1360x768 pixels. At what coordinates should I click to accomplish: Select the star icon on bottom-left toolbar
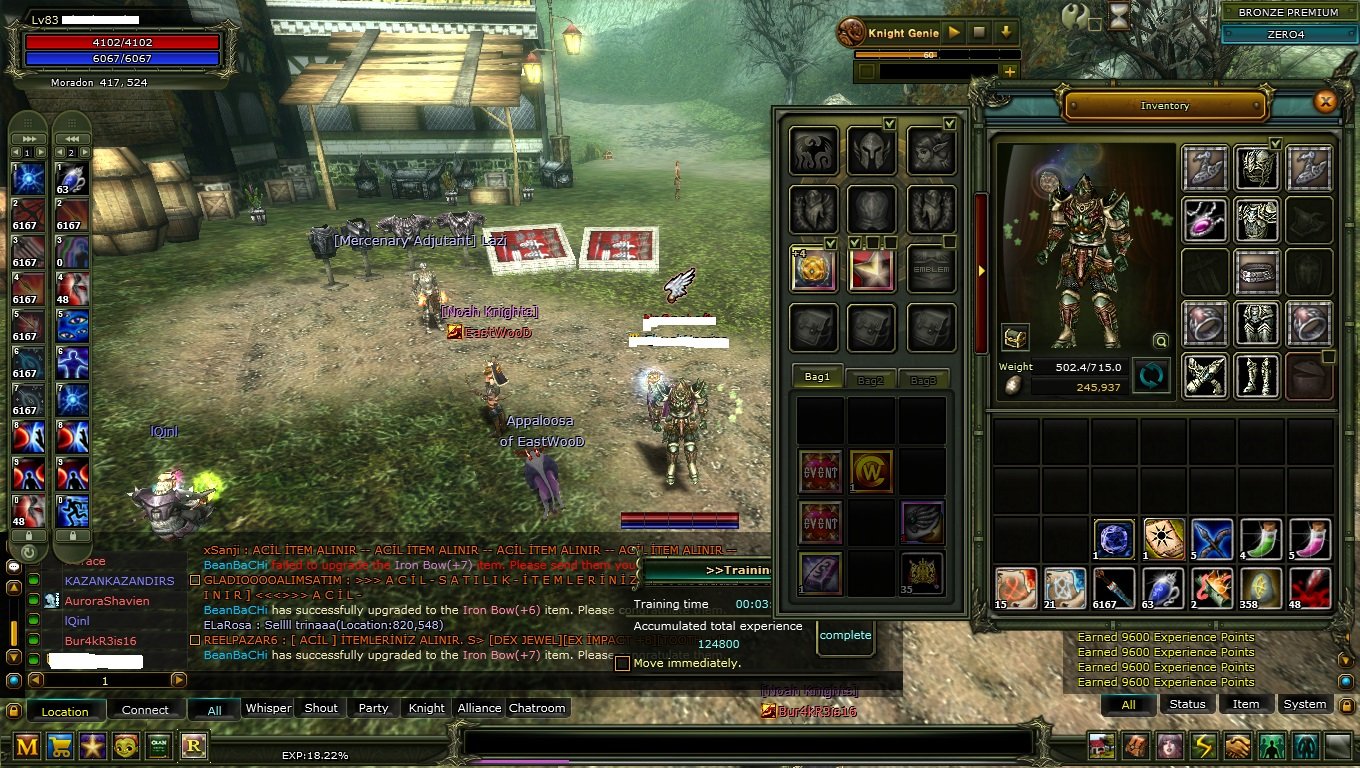[x=93, y=747]
